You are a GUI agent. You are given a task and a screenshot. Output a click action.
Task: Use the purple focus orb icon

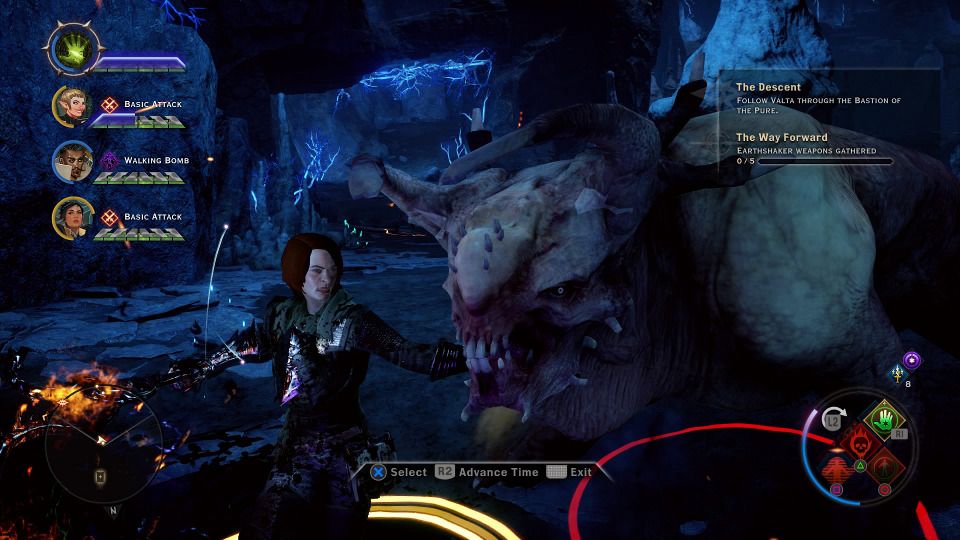point(912,360)
